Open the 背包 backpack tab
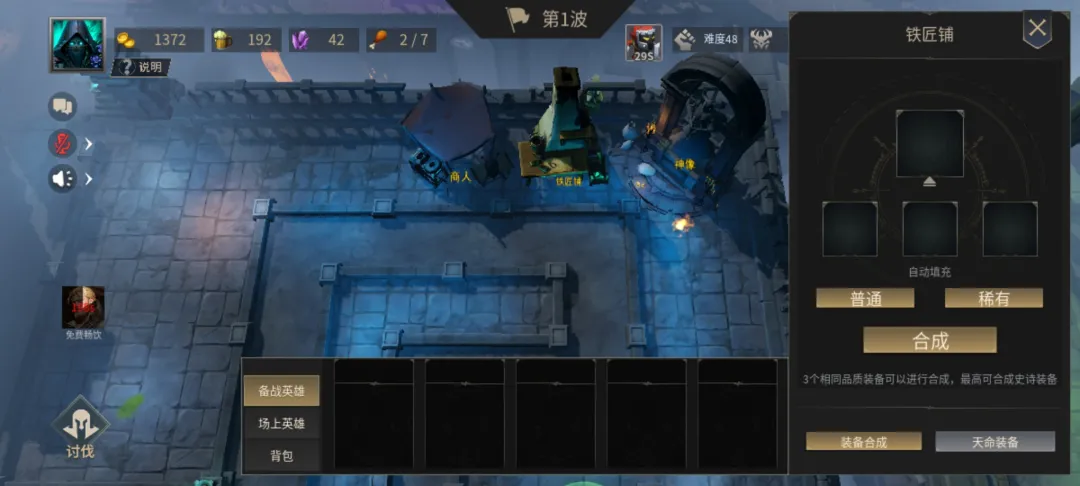The height and width of the screenshot is (486, 1080). click(282, 455)
